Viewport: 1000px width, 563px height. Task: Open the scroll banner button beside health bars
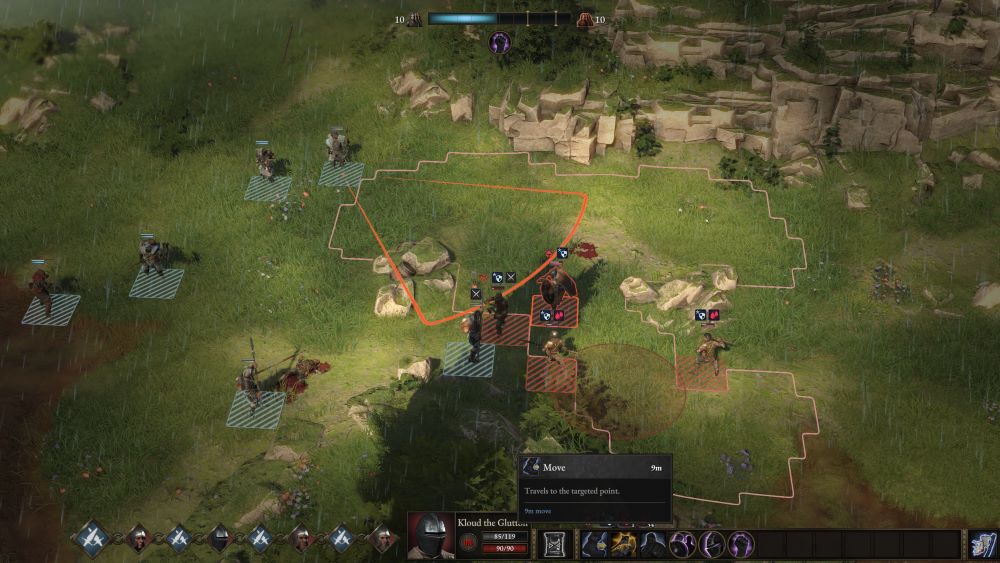(554, 544)
